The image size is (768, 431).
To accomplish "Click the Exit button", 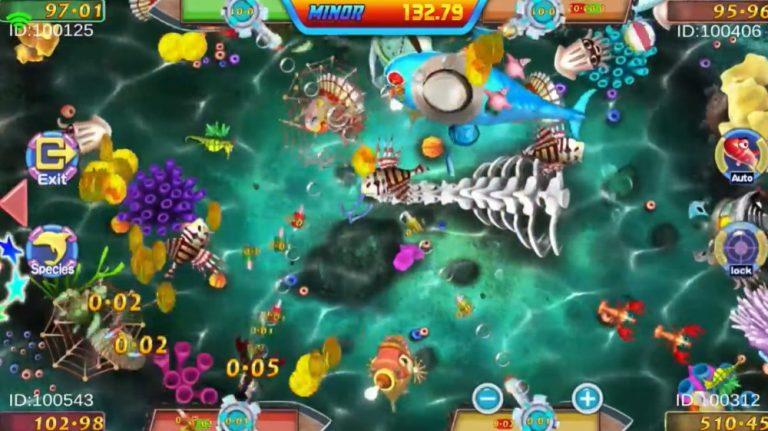I will click(x=52, y=158).
